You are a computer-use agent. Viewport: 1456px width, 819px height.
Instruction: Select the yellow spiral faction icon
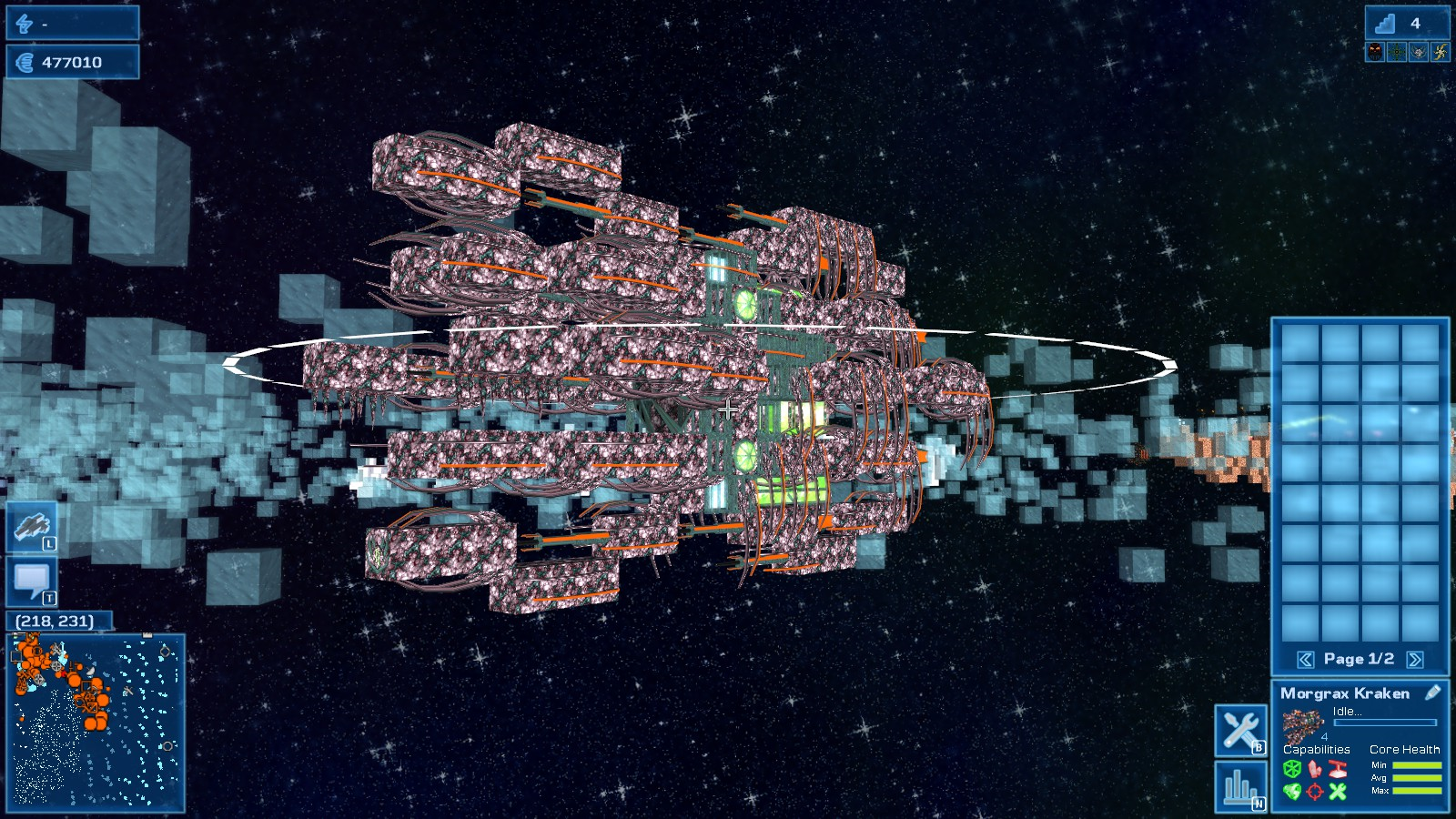[1440, 52]
